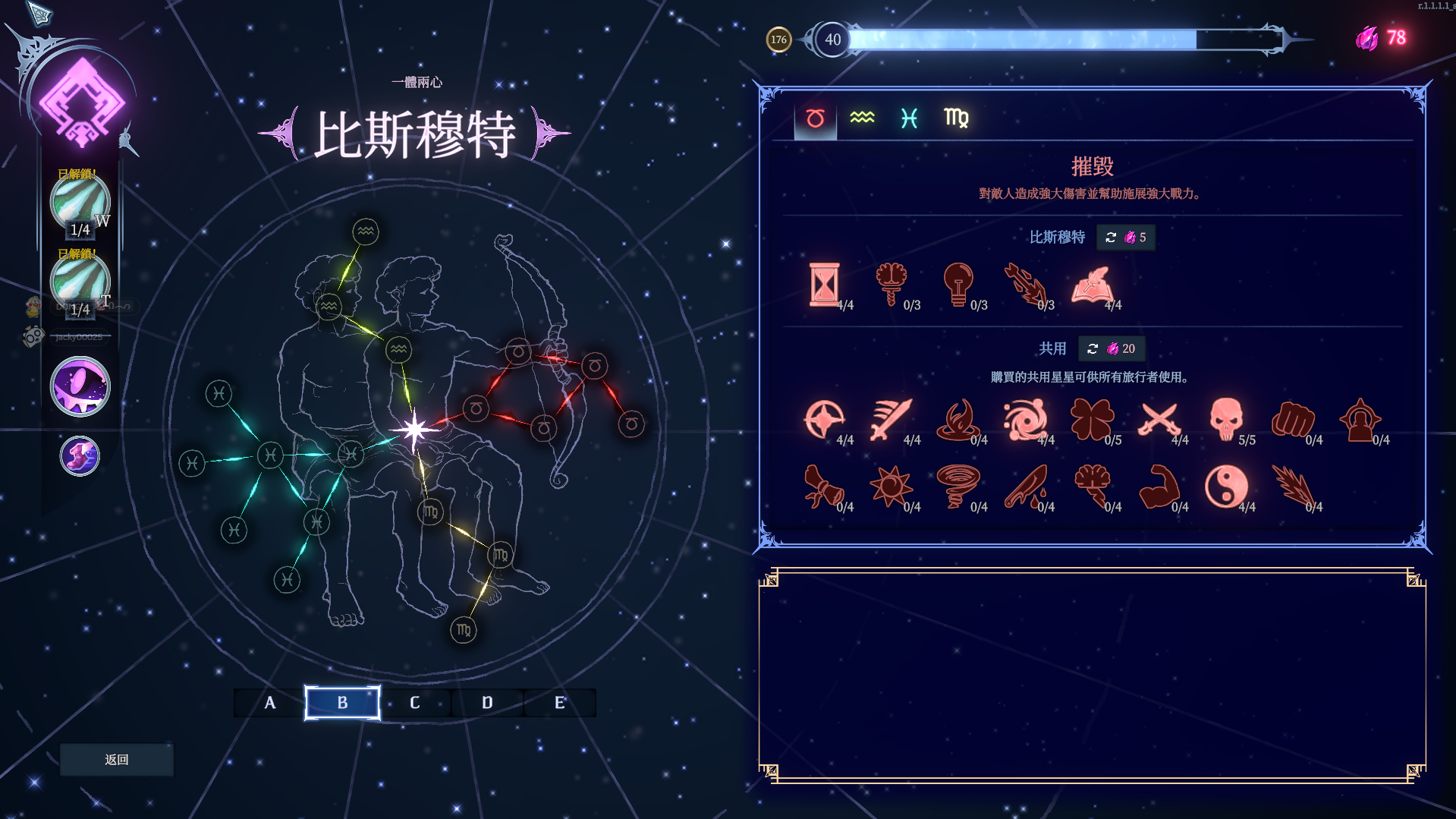The image size is (1456, 819).
Task: Pick the light bulb star upgrade
Action: click(958, 285)
